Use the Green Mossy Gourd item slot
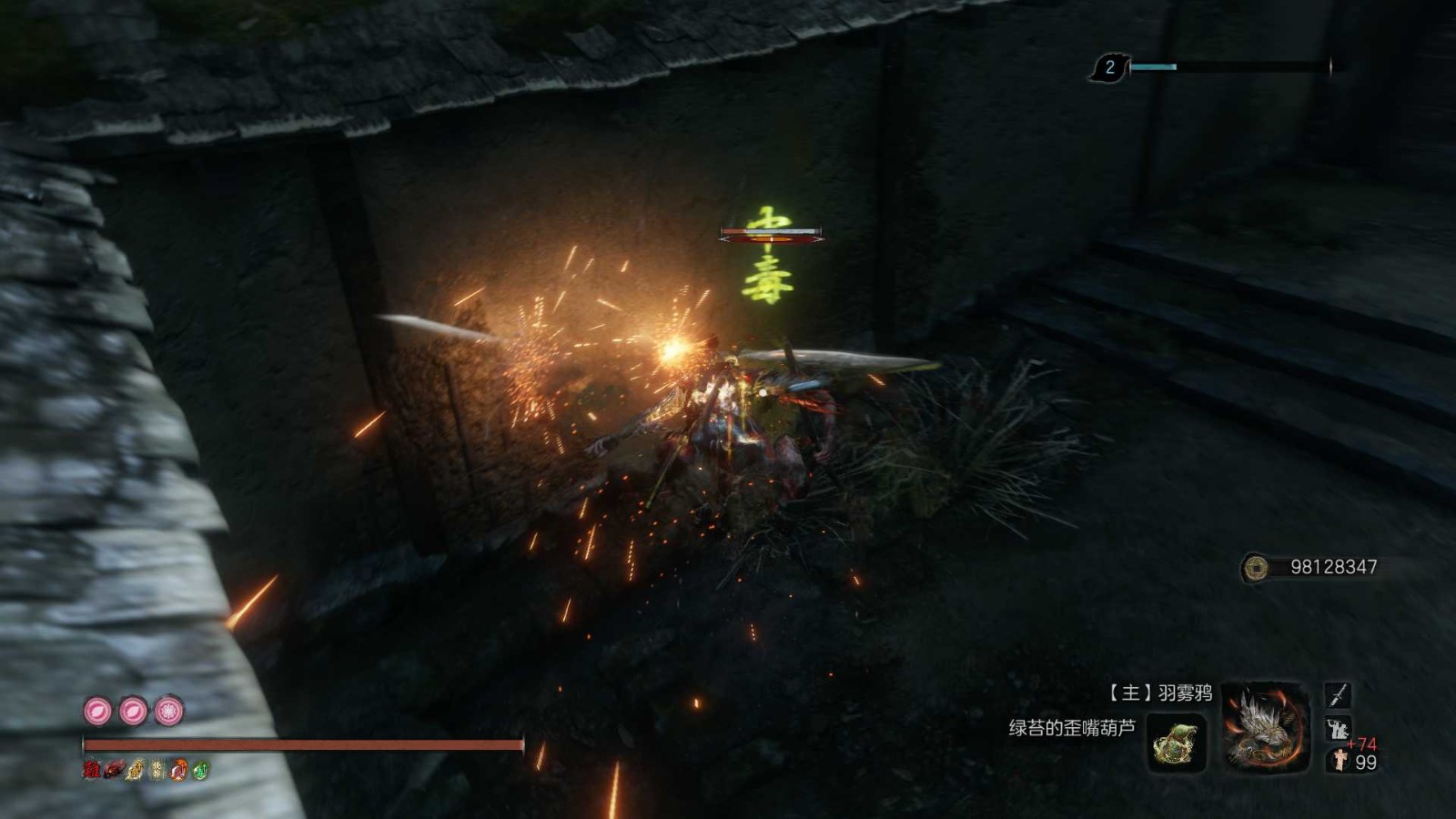1456x819 pixels. pyautogui.click(x=1177, y=743)
